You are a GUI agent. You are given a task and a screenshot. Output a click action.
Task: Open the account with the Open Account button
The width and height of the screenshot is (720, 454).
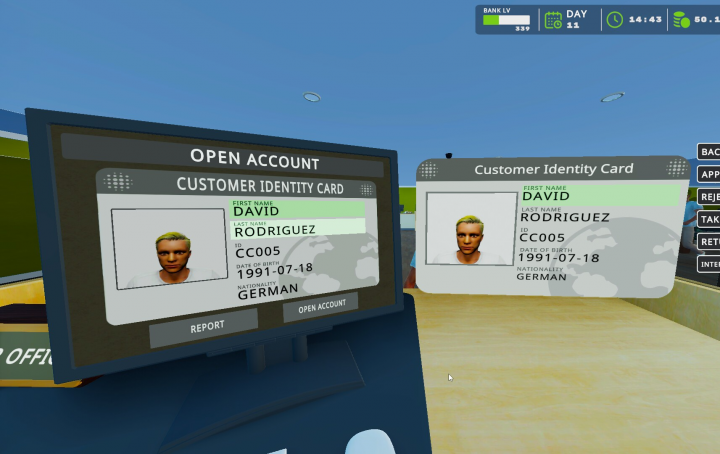pyautogui.click(x=320, y=305)
